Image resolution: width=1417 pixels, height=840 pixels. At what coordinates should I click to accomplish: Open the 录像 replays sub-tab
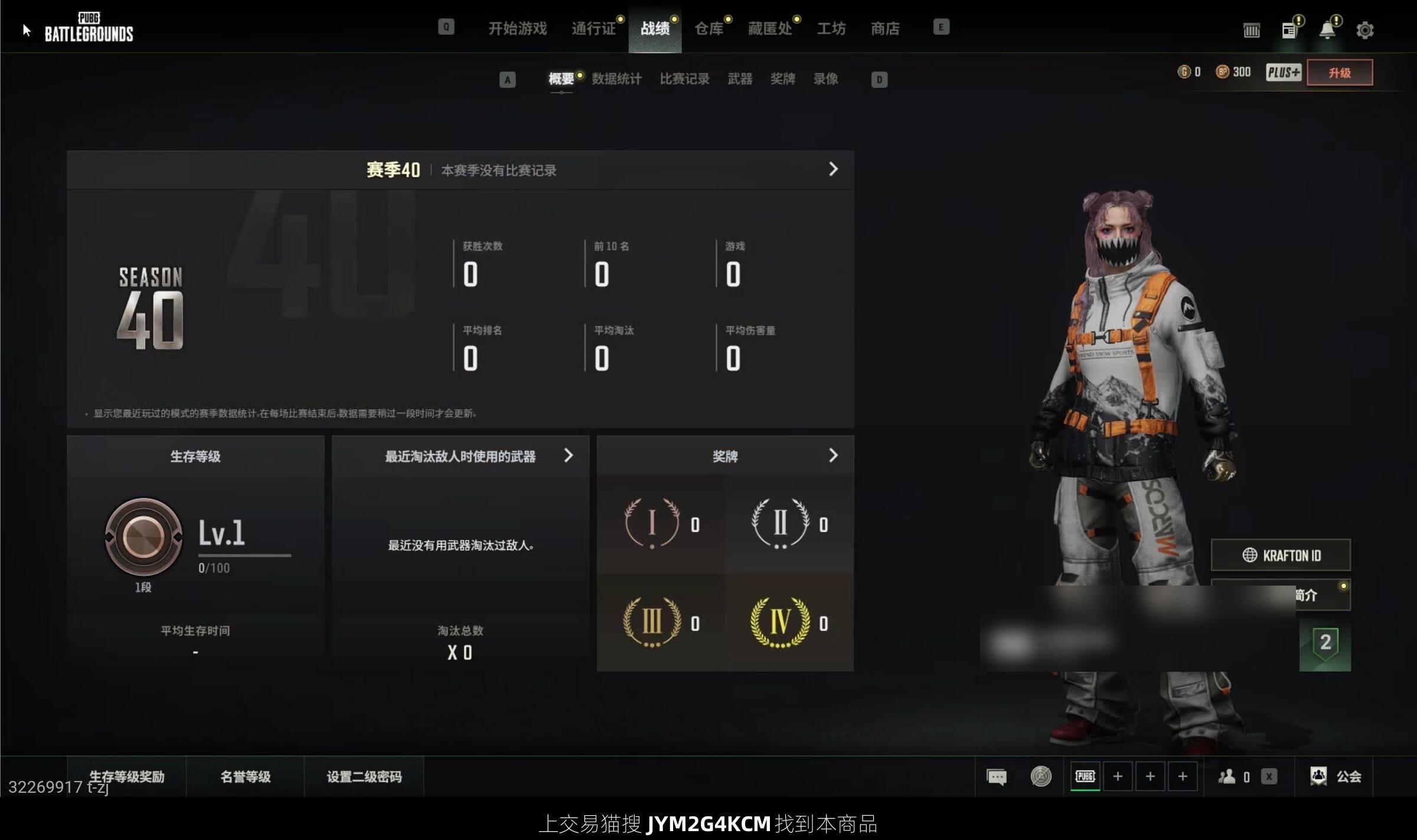[x=825, y=79]
